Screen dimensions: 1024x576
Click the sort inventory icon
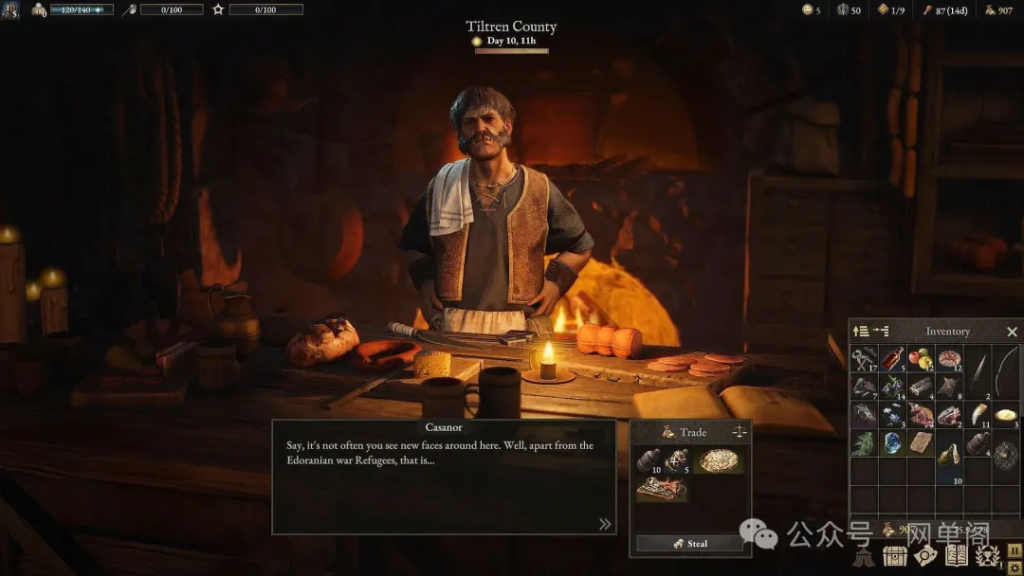[x=859, y=331]
